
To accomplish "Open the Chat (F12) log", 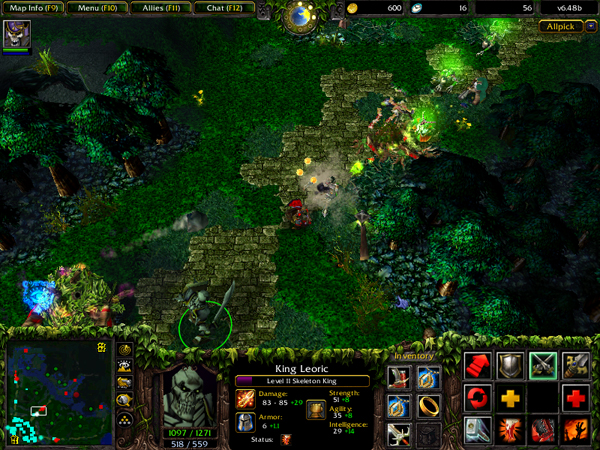I will (x=222, y=8).
